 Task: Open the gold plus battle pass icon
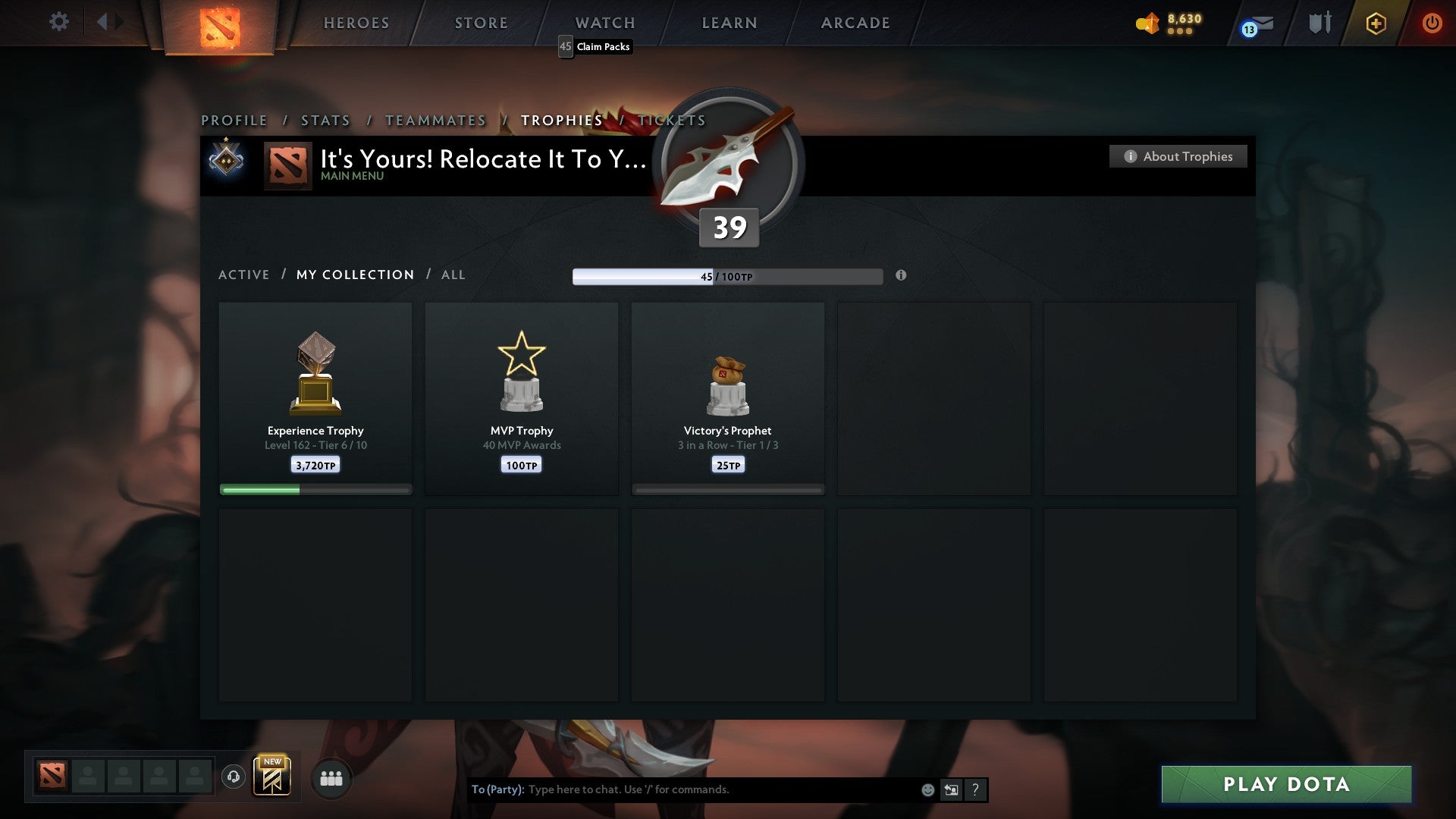click(1375, 23)
